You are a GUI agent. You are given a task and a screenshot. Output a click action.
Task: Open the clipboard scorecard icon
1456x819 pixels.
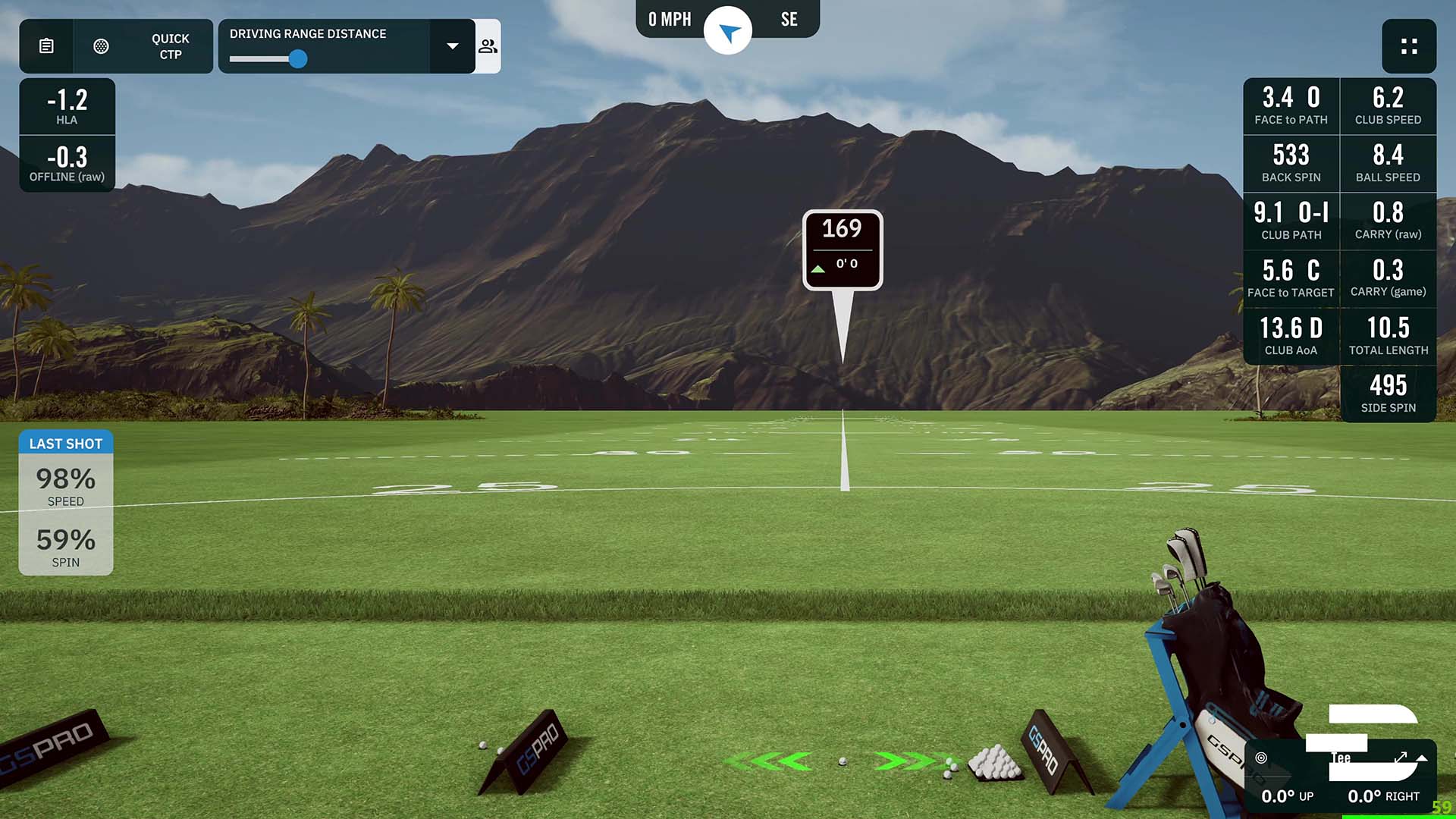(x=46, y=46)
